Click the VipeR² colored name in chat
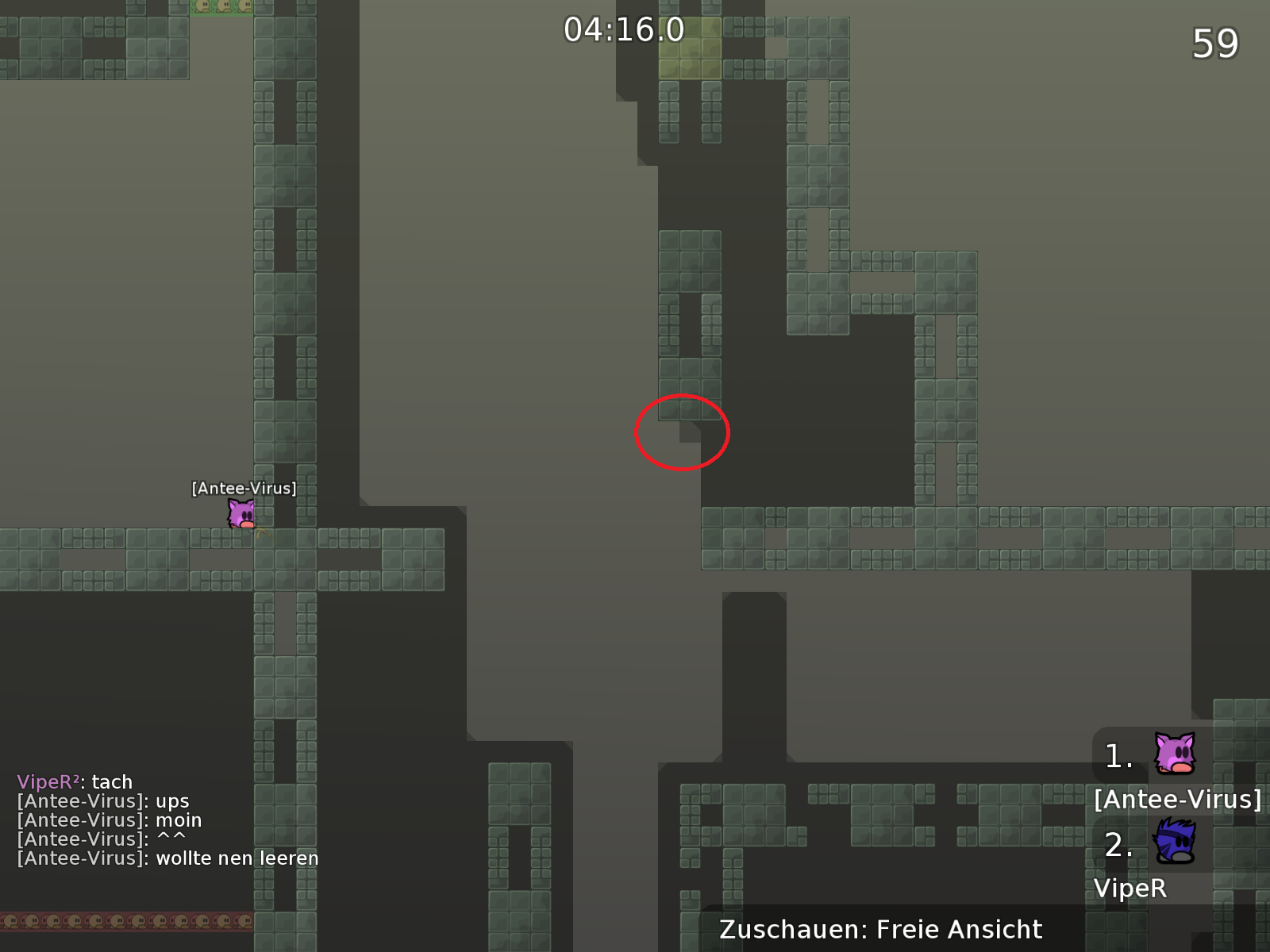 pyautogui.click(x=46, y=781)
